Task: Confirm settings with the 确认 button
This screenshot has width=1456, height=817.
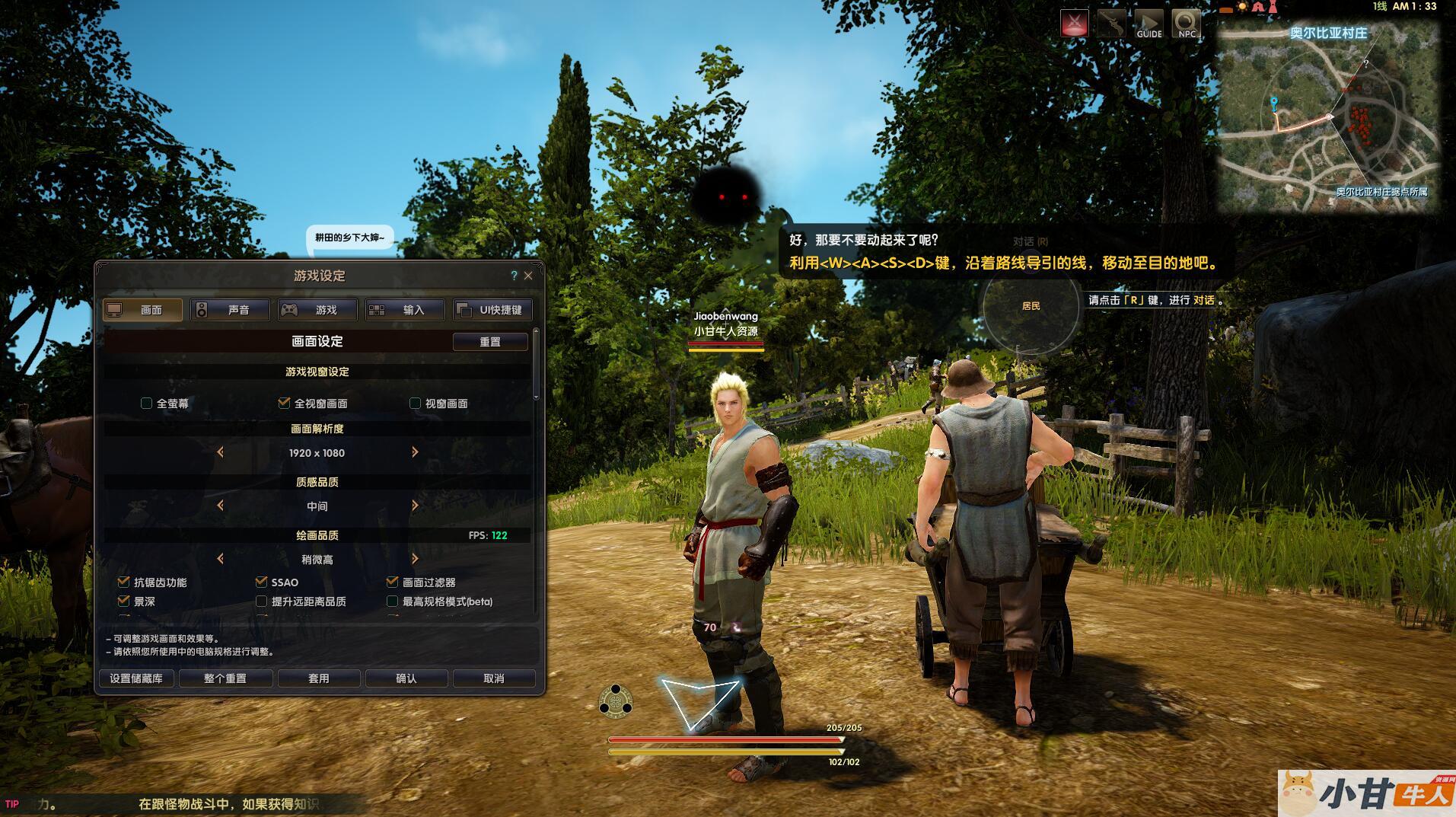Action: pos(406,678)
